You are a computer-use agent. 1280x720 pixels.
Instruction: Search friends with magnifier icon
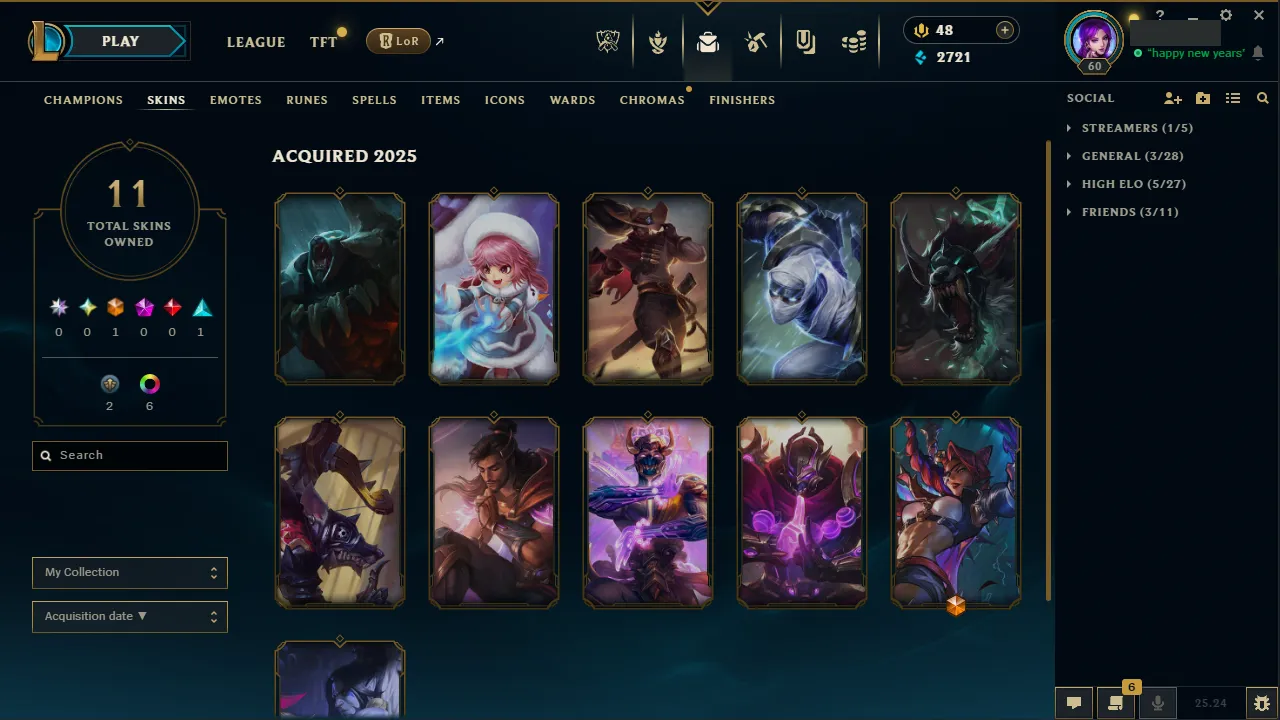[x=1262, y=98]
